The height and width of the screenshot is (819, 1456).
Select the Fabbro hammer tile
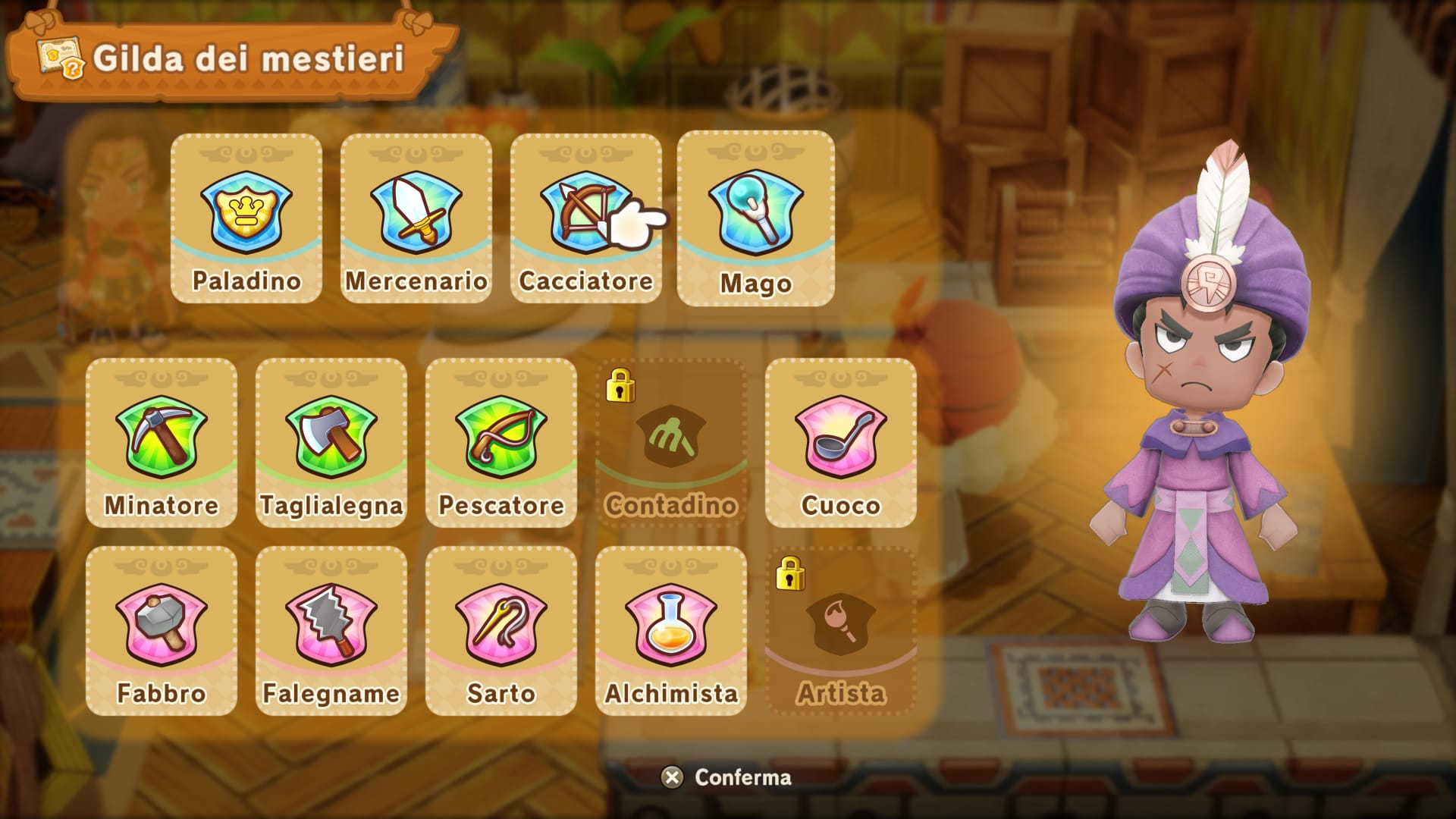(x=162, y=631)
